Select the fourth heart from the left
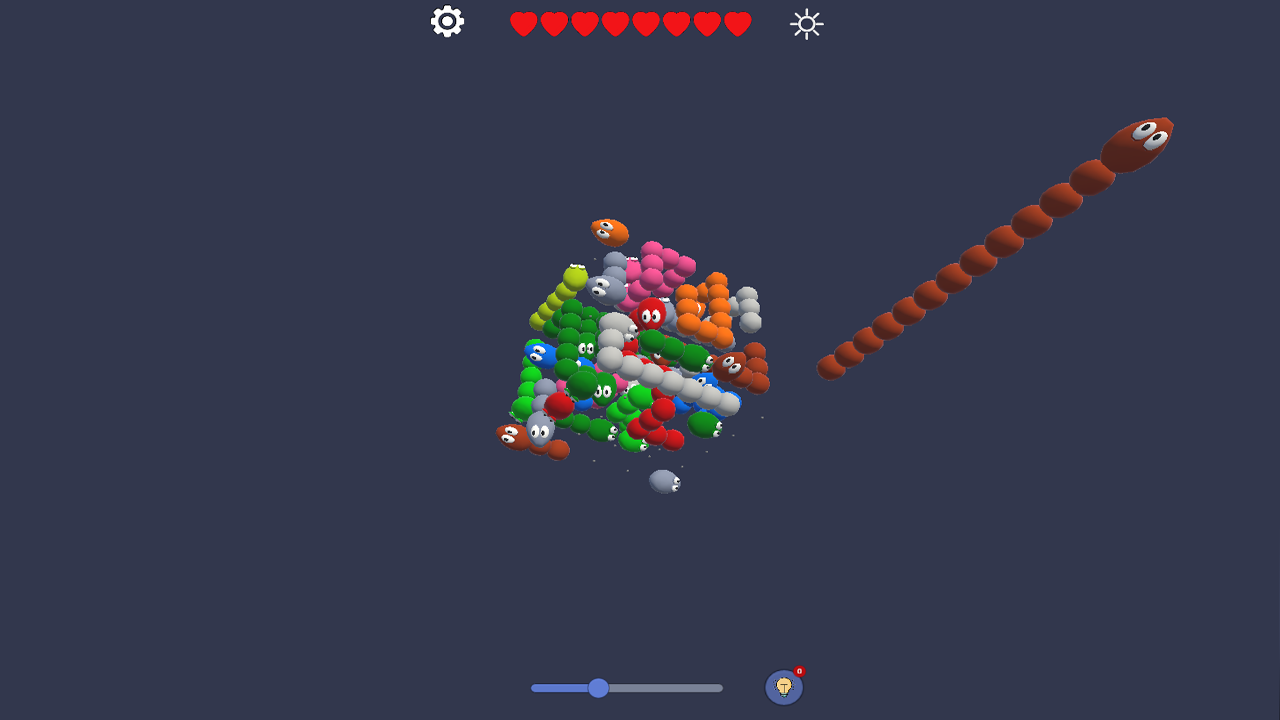 tap(614, 22)
